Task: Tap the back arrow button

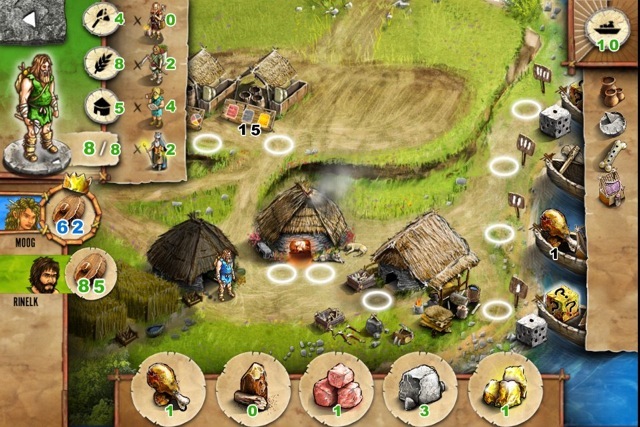Action: pyautogui.click(x=30, y=19)
